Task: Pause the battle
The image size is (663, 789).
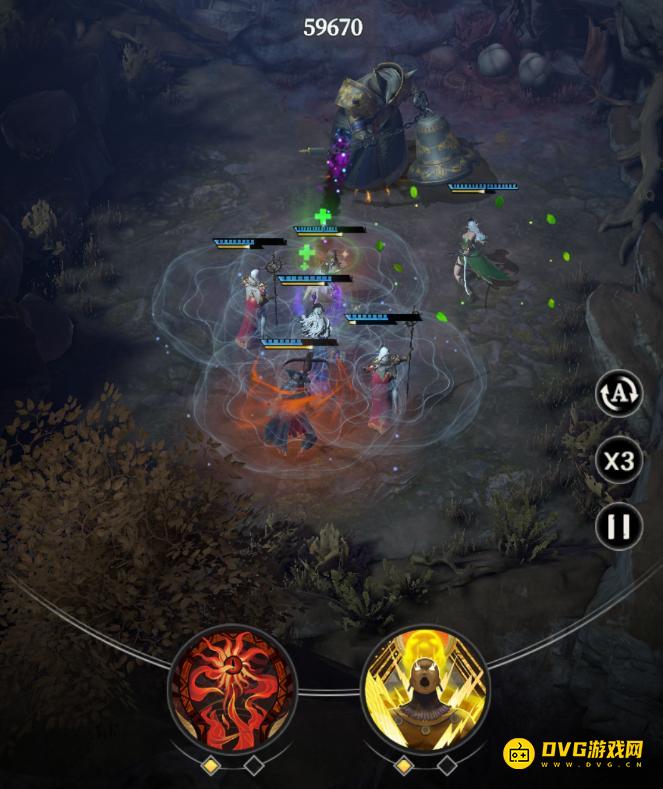Action: [x=619, y=526]
